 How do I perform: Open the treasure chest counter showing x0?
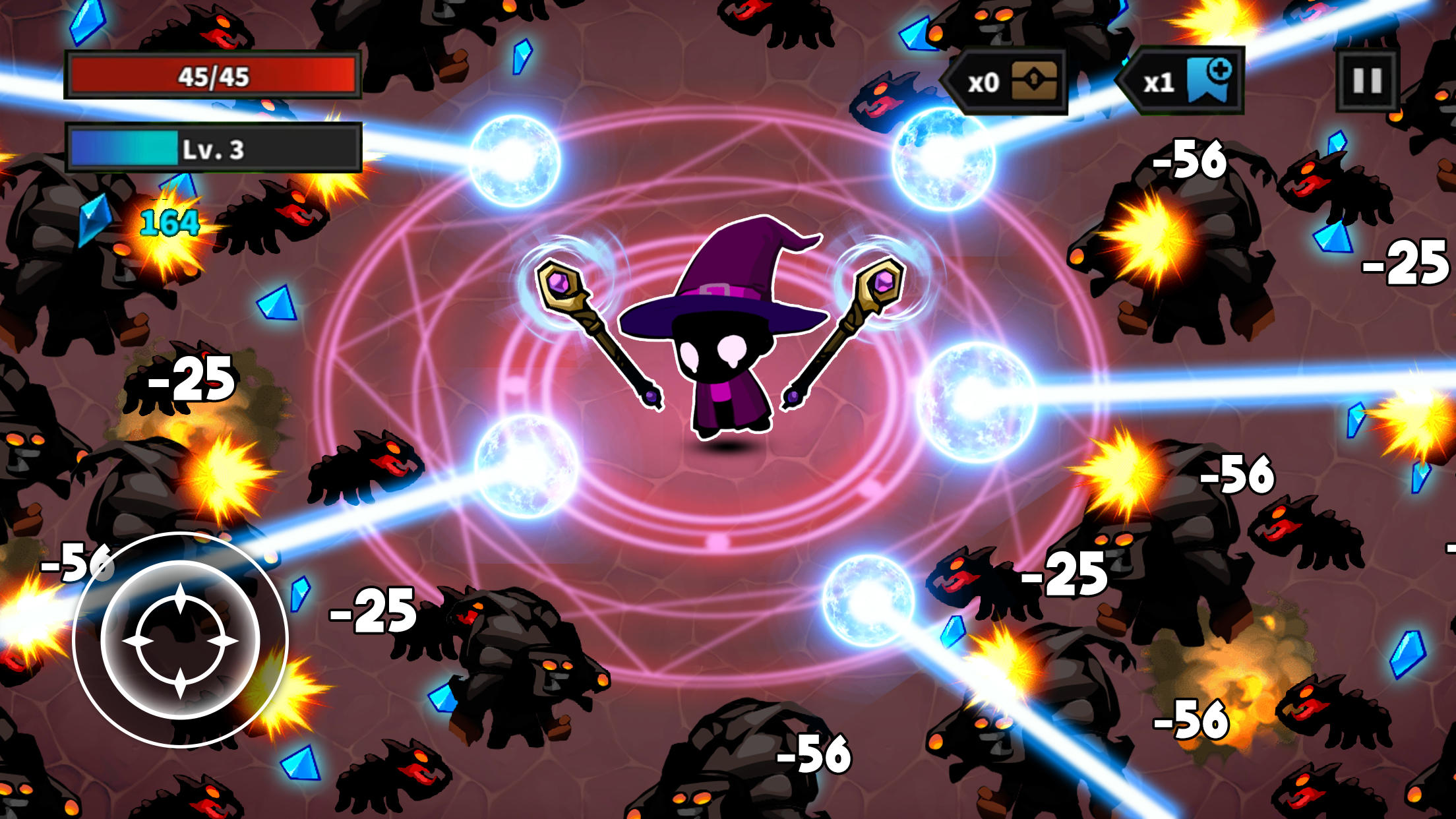[1008, 82]
